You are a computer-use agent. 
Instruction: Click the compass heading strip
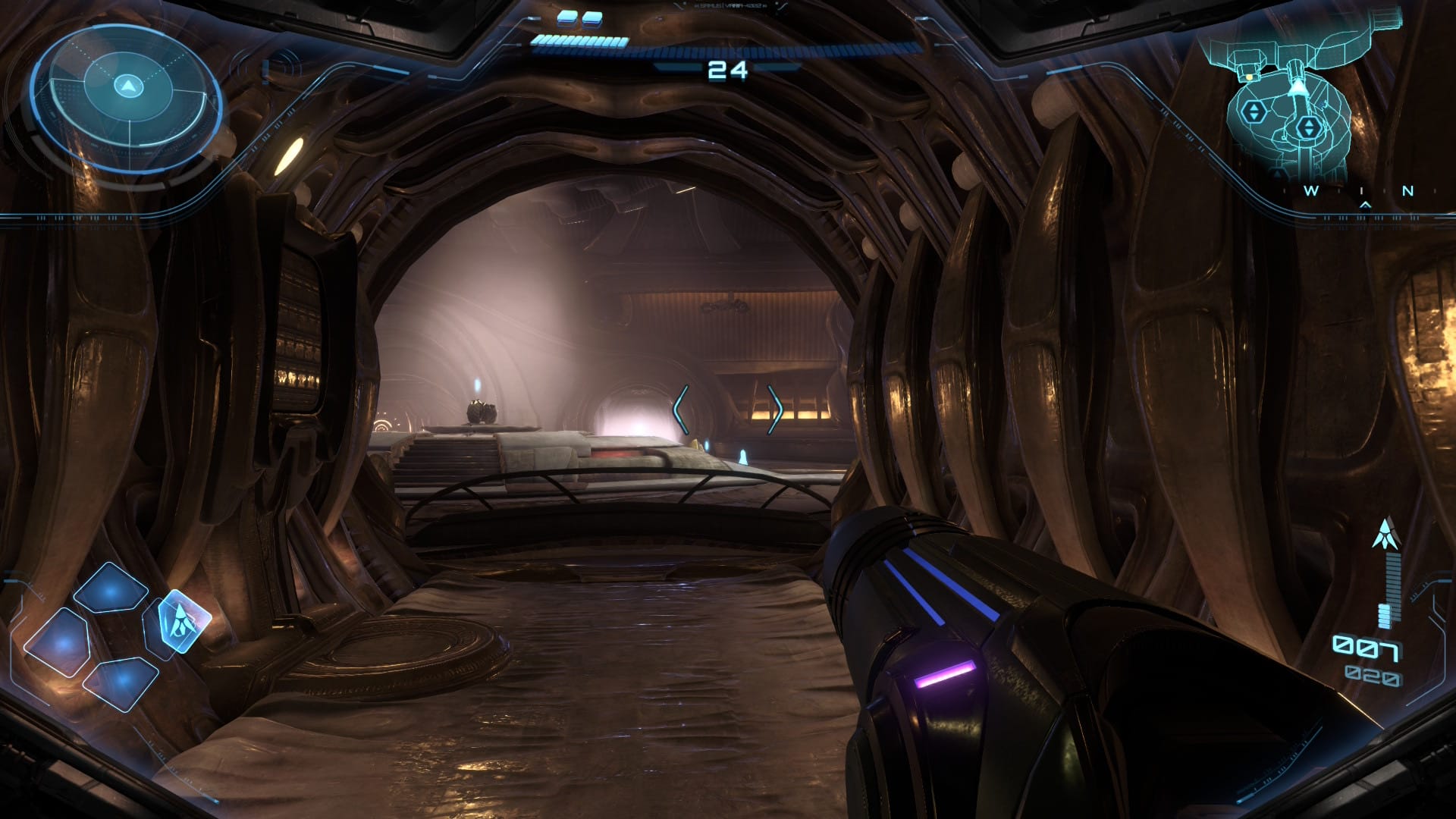[1359, 192]
